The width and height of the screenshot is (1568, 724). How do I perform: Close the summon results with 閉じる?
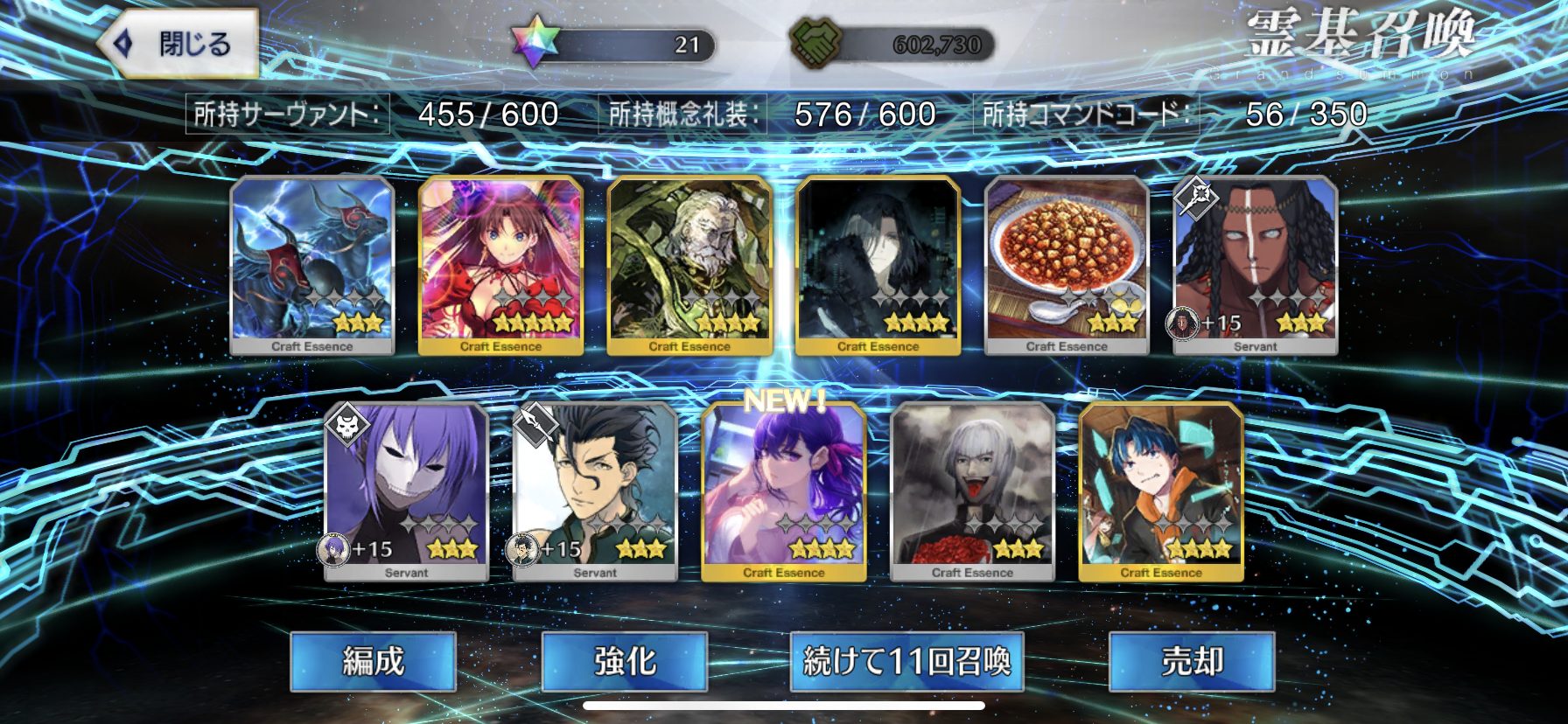click(x=178, y=44)
